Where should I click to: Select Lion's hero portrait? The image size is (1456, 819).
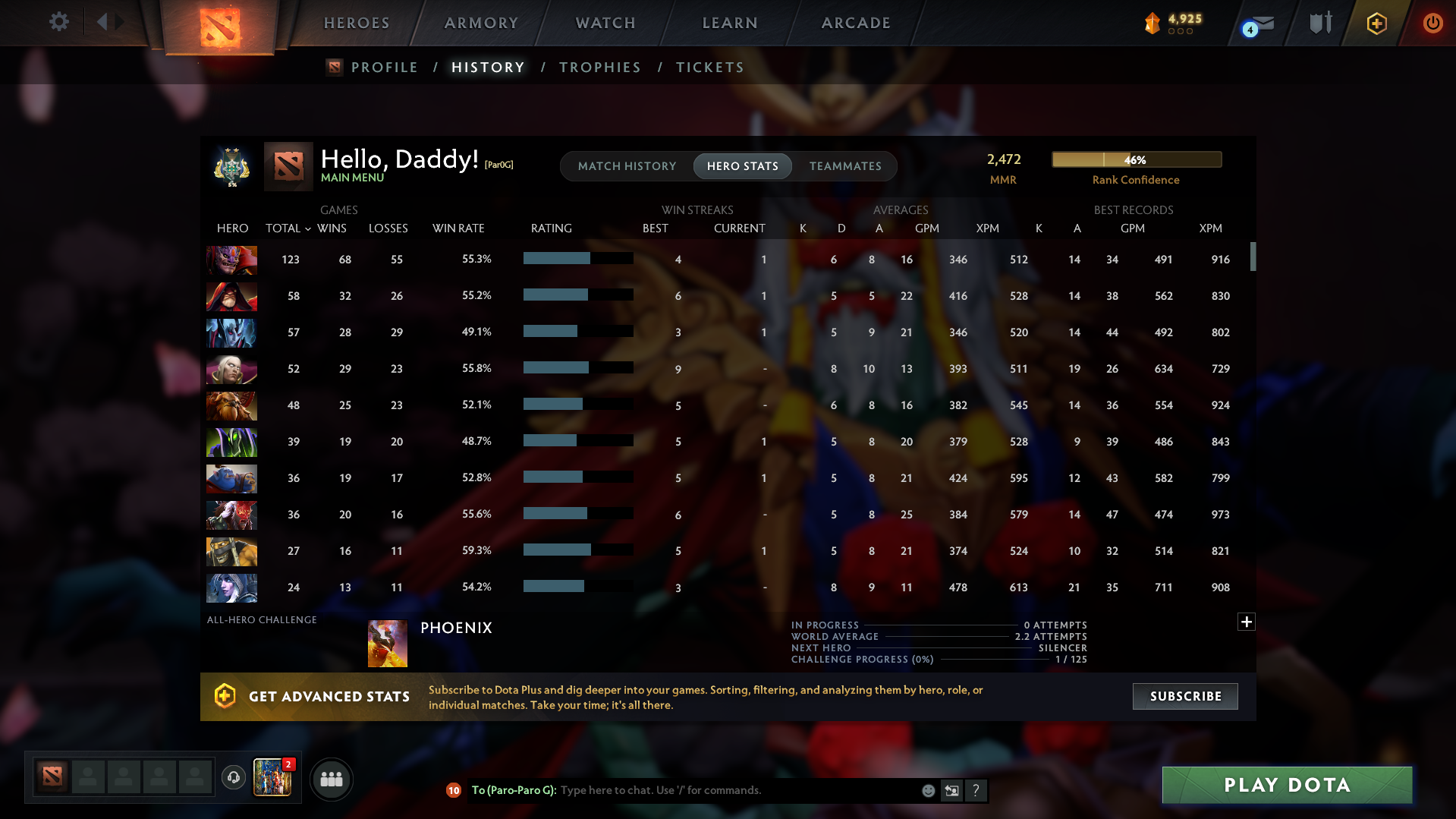tap(231, 260)
